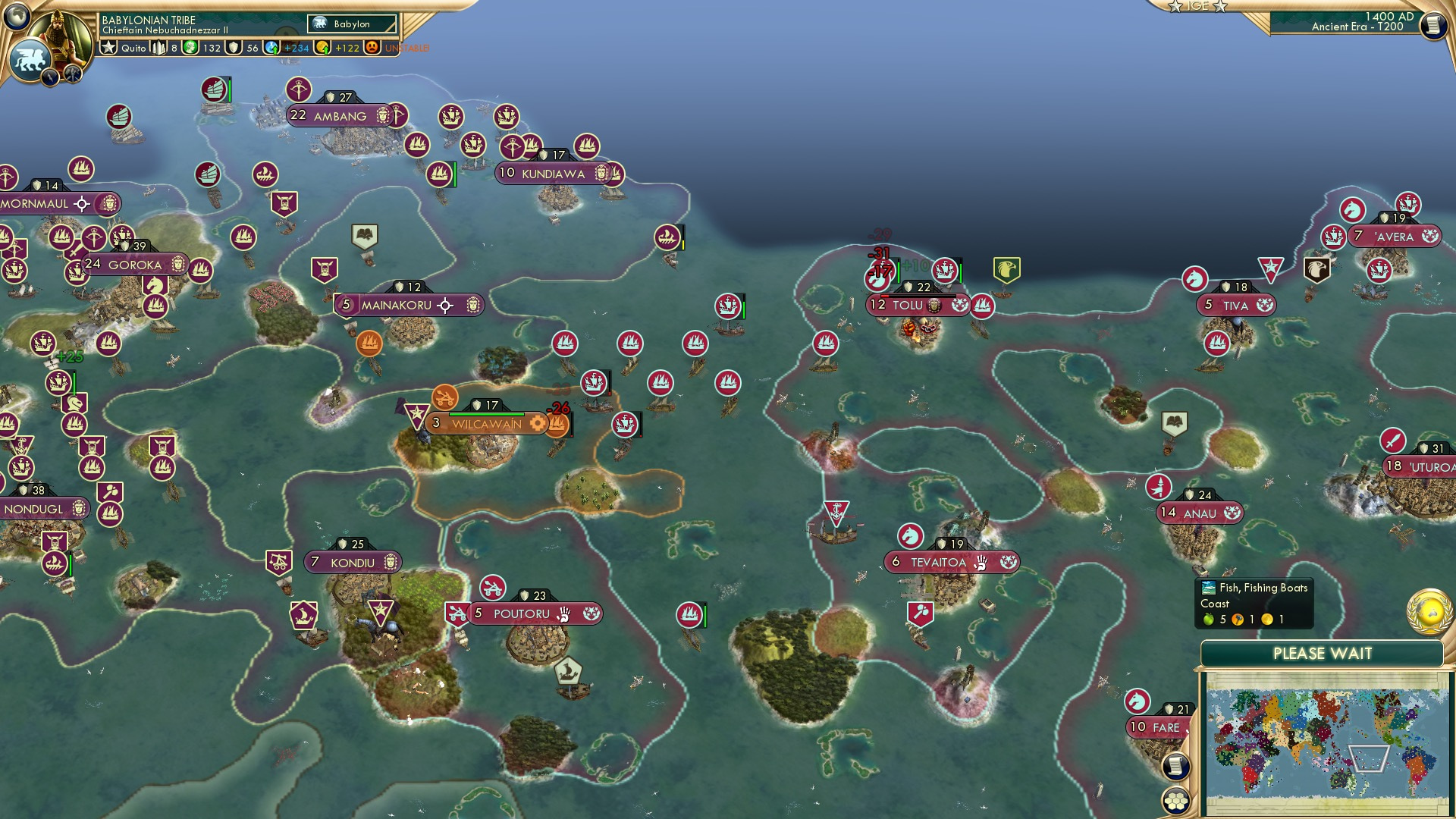Click the science globe icon showing +234

point(270,47)
